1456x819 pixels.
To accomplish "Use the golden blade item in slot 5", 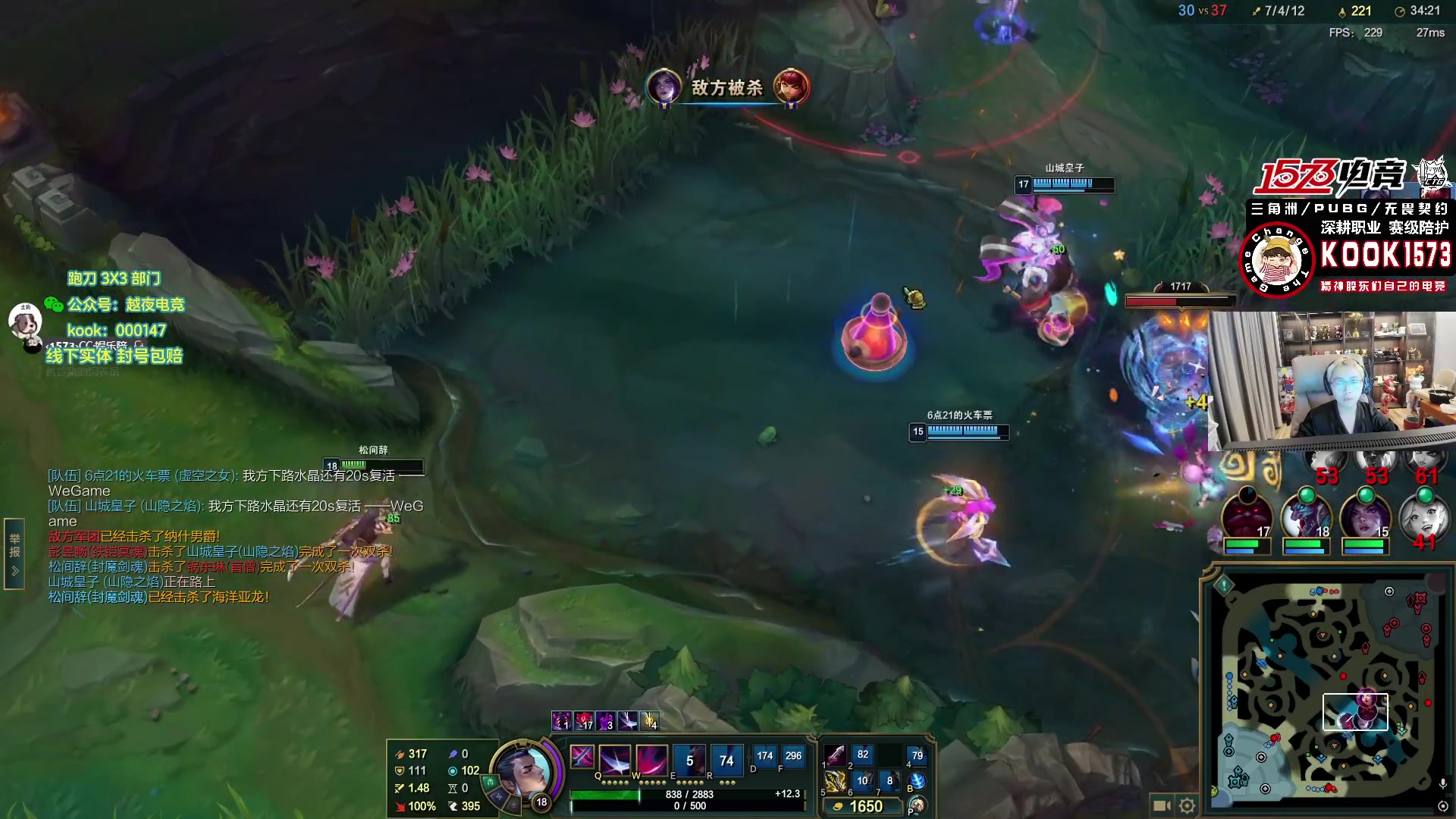I will (835, 781).
